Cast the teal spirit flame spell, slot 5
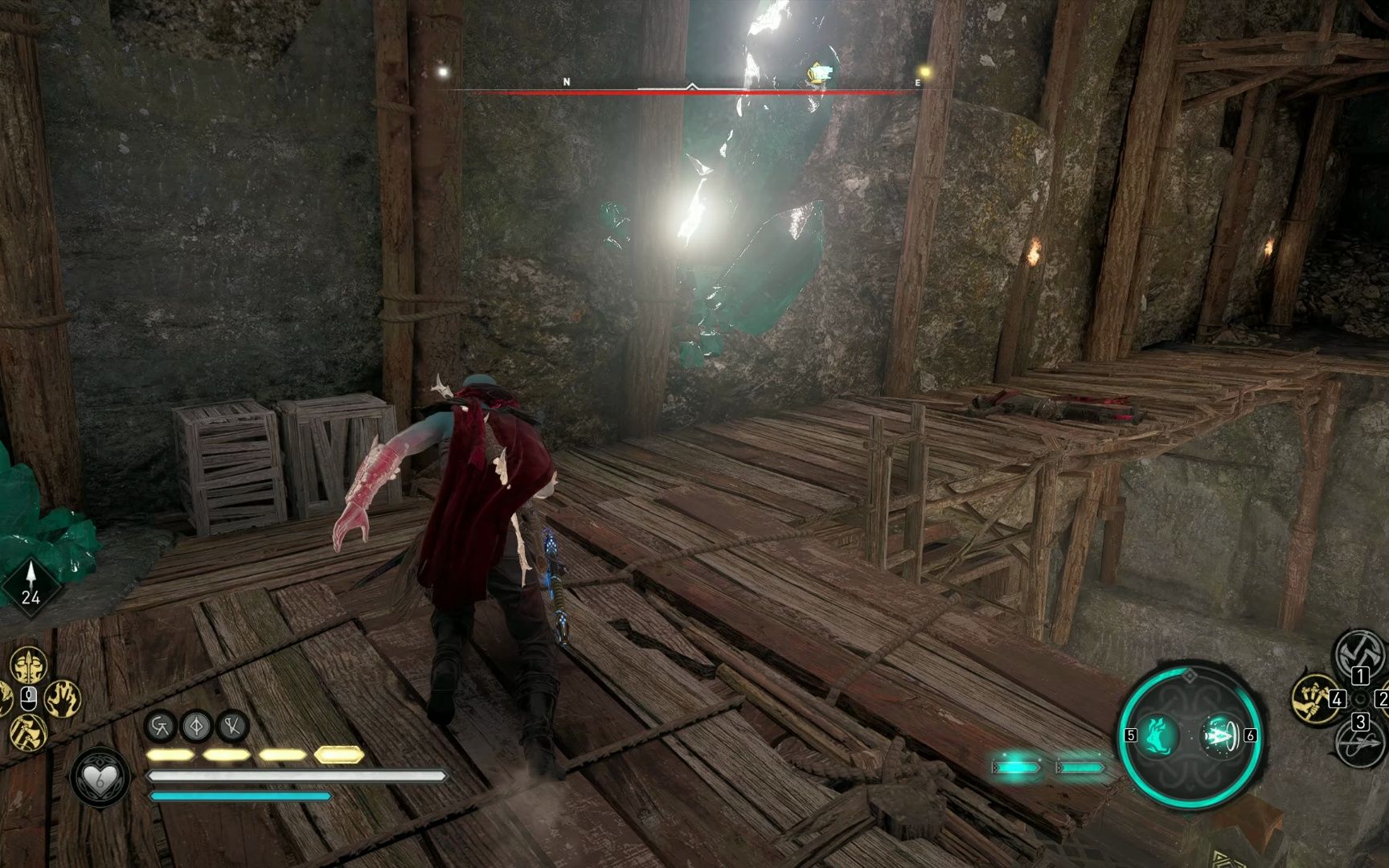The height and width of the screenshot is (868, 1389). pos(1158,735)
